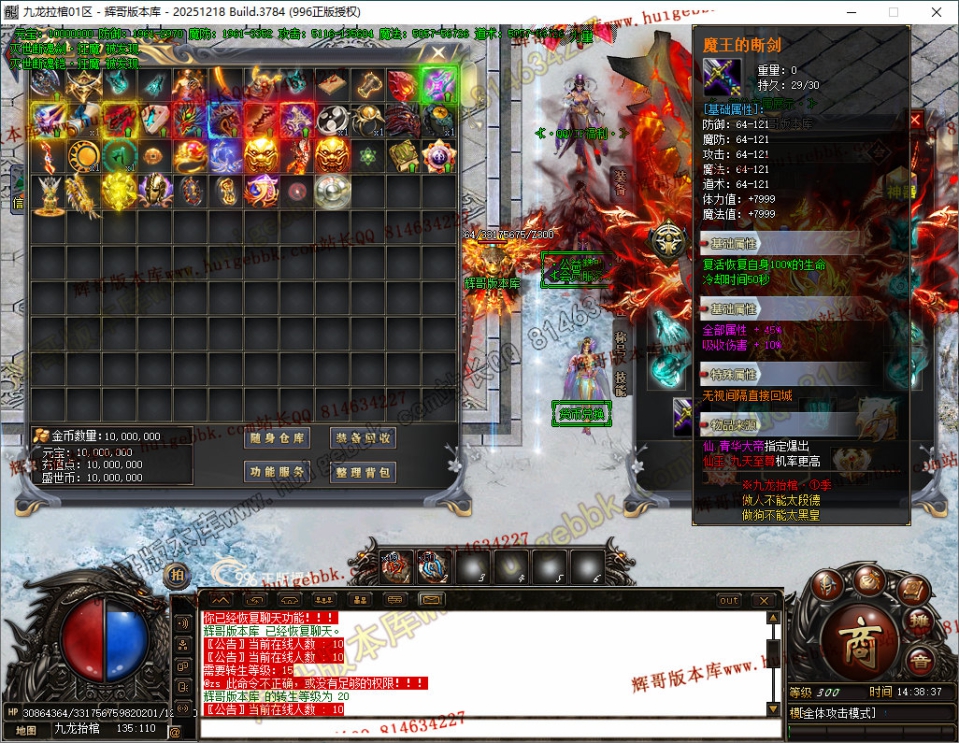The width and height of the screenshot is (959, 743).
Task: Click the chat window 'out' button
Action: pyautogui.click(x=729, y=600)
